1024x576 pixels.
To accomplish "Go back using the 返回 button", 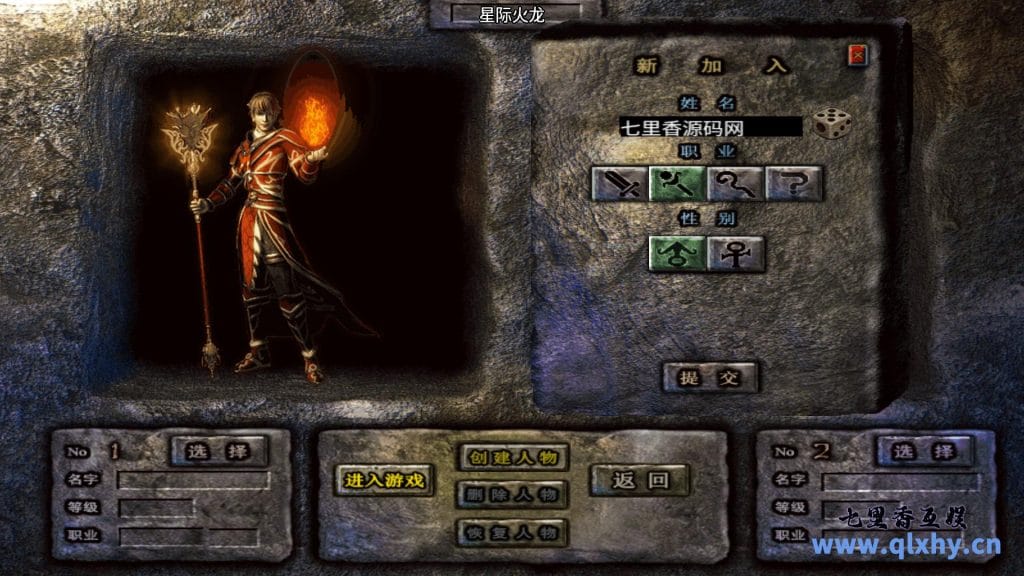I will pyautogui.click(x=640, y=480).
